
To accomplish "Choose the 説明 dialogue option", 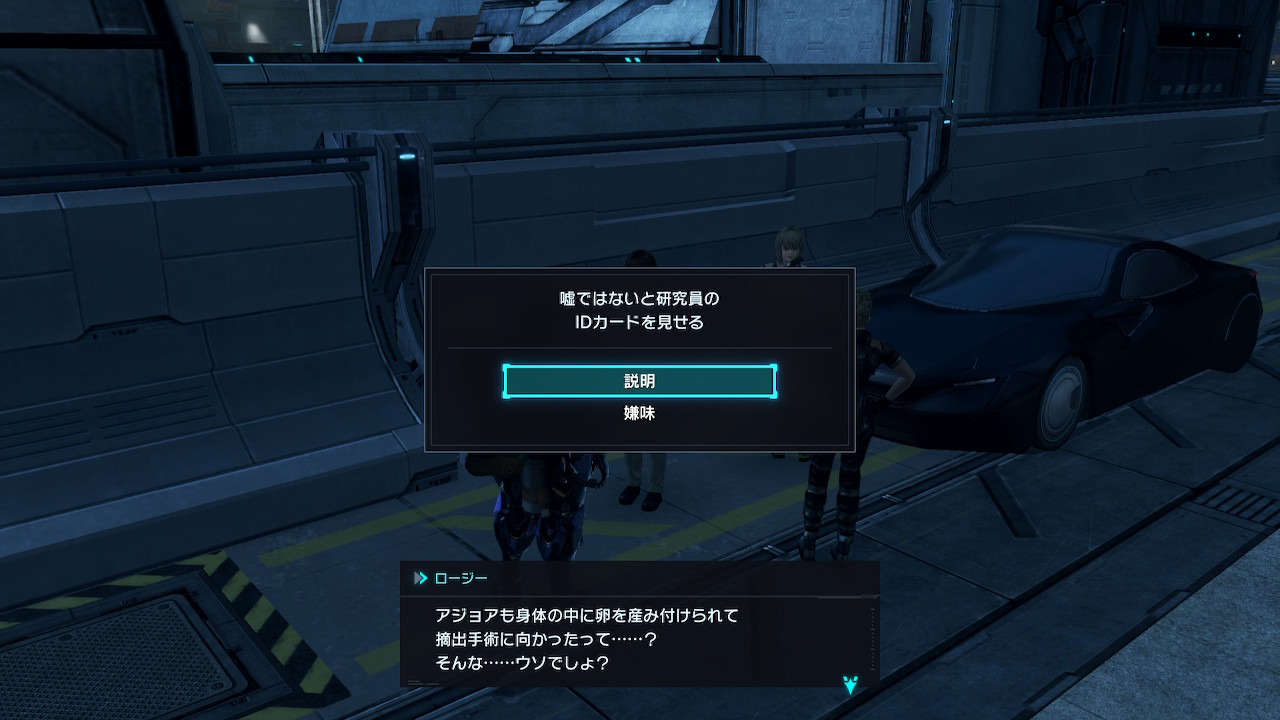I will [x=639, y=382].
